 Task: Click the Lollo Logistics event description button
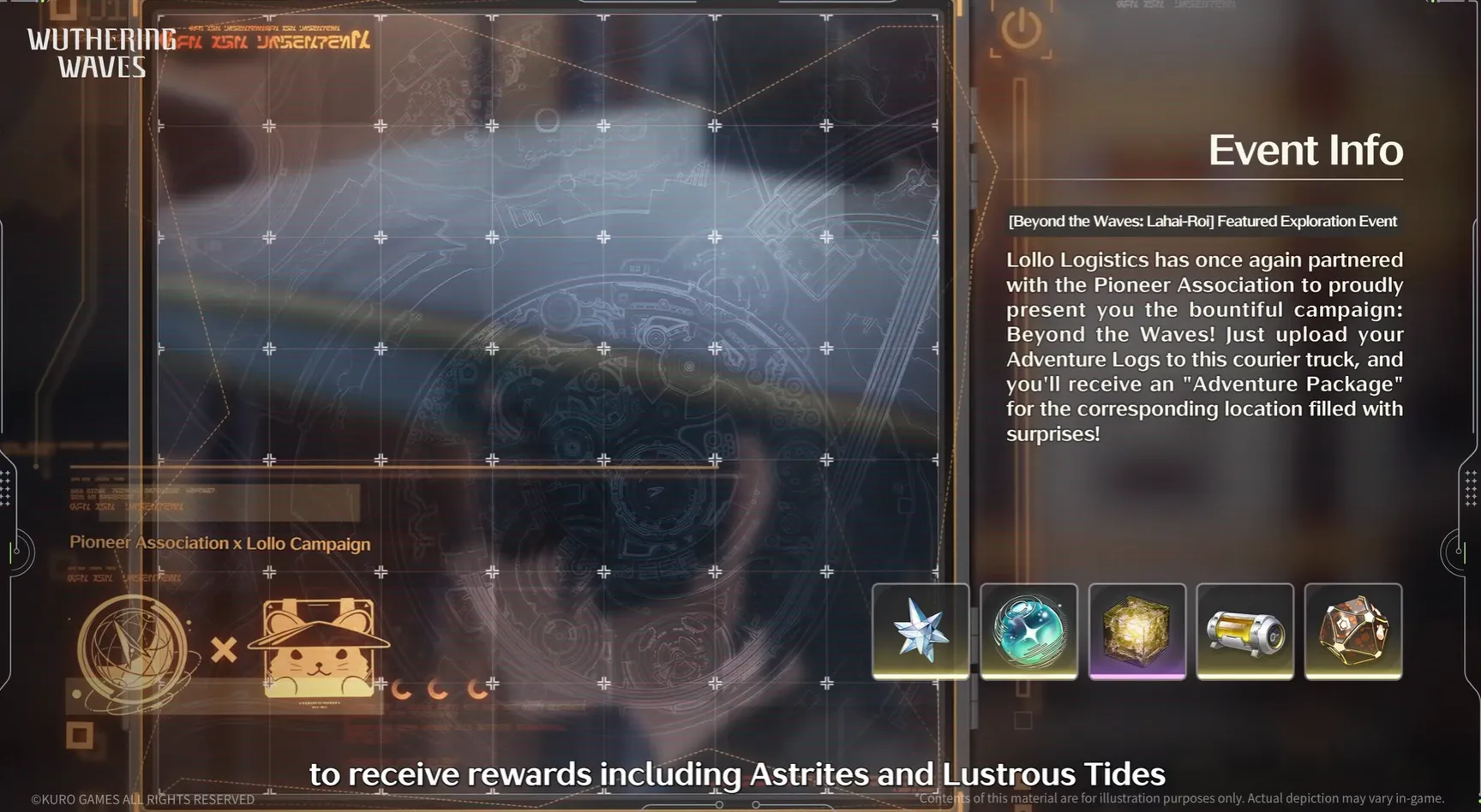point(1203,346)
